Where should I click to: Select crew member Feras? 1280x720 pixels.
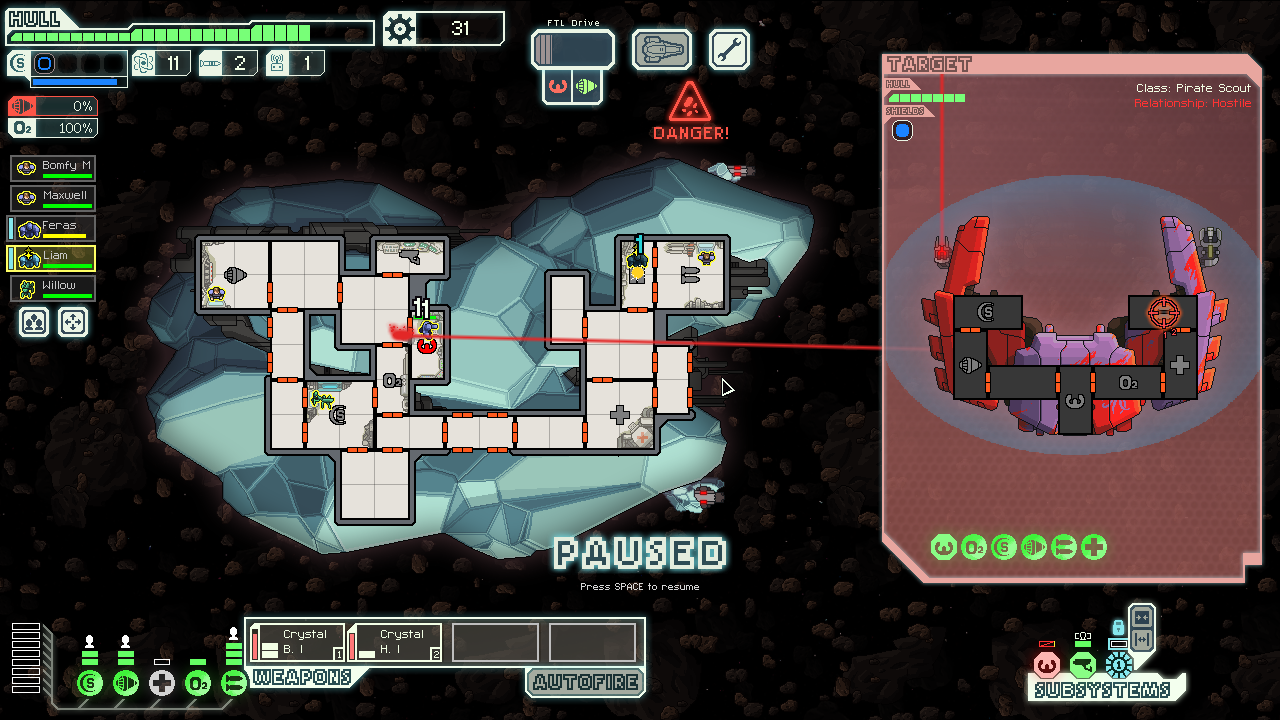point(53,228)
